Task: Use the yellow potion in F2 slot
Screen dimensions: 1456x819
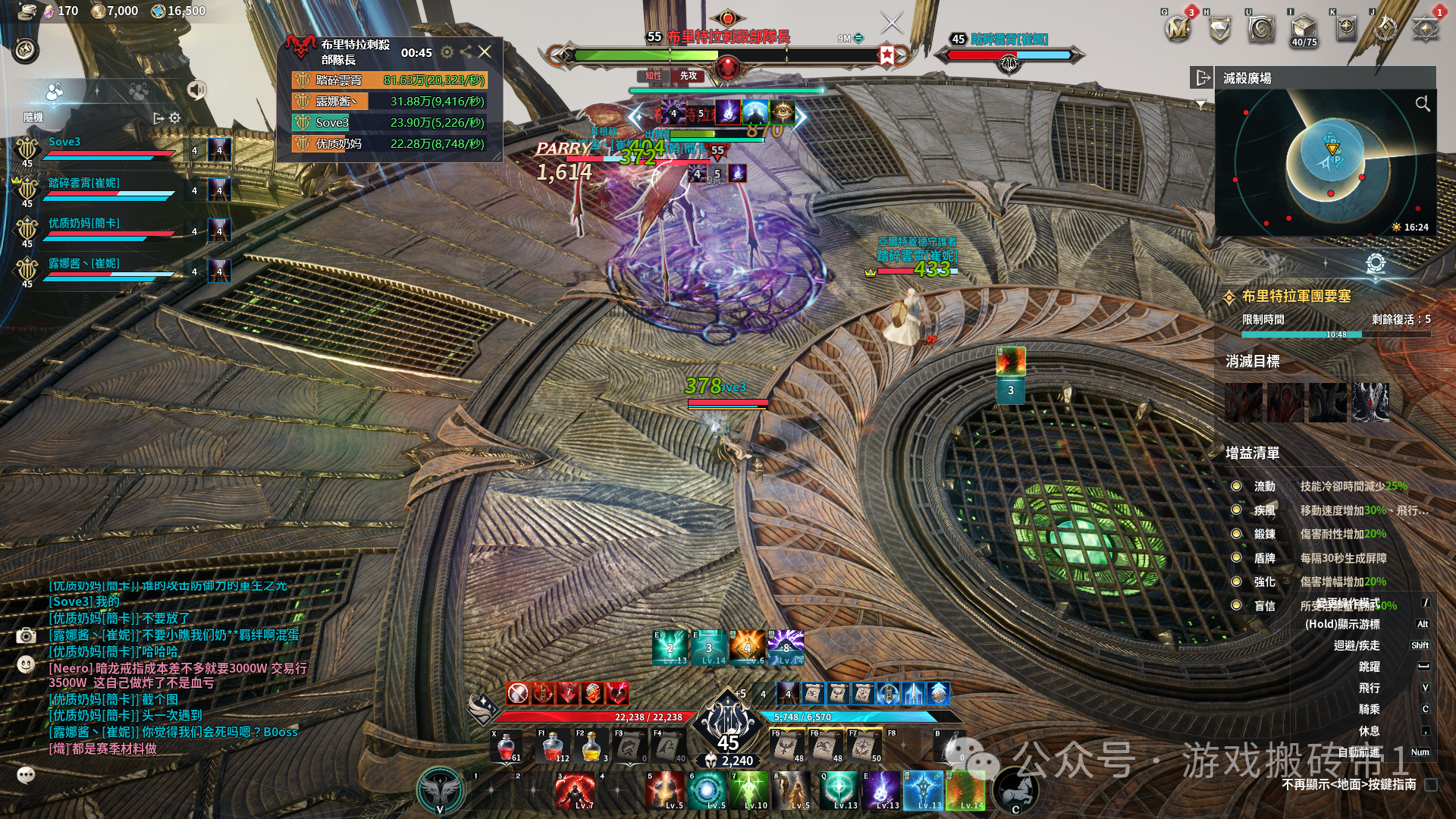Action: point(591,746)
